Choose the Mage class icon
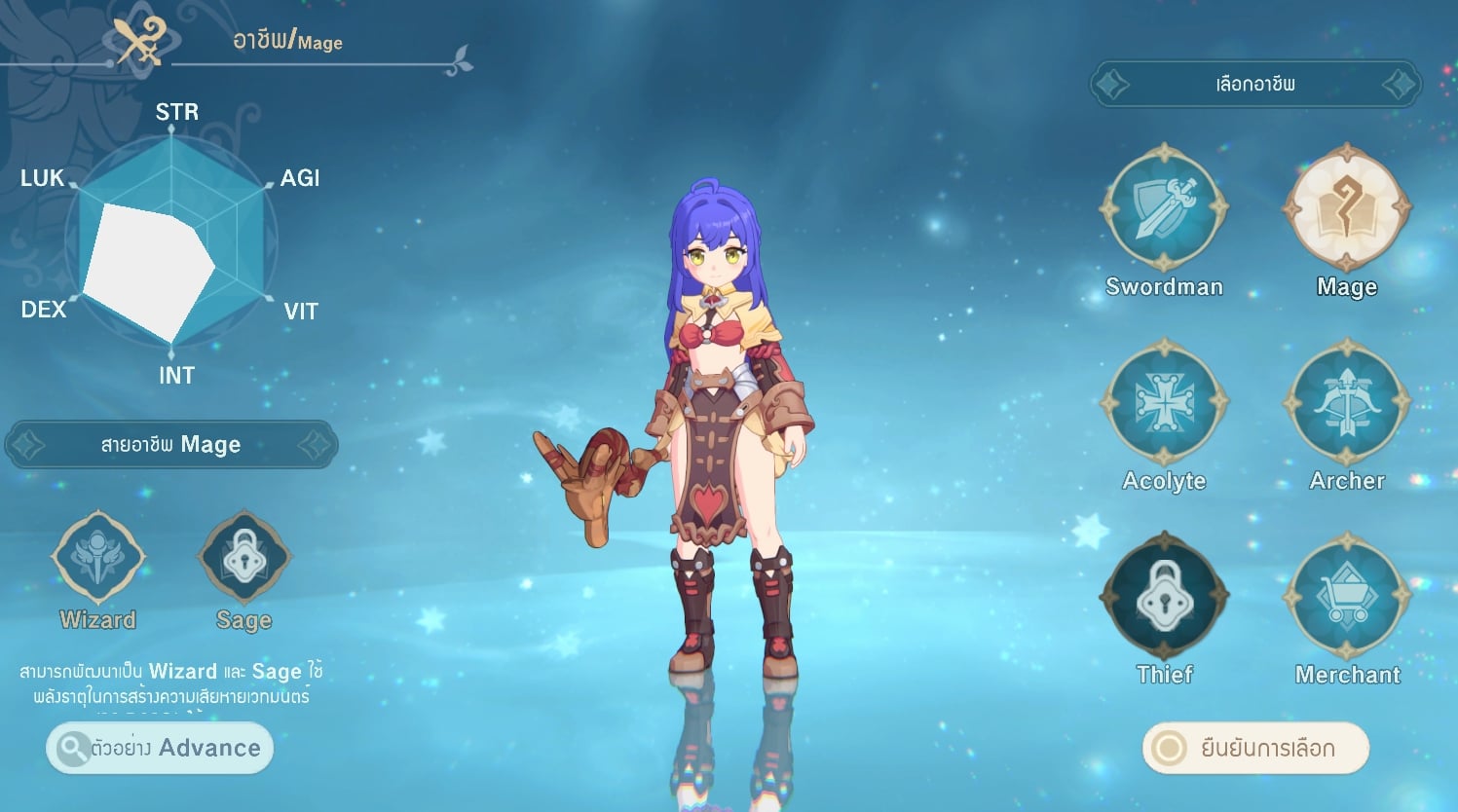1458x812 pixels. click(1346, 208)
